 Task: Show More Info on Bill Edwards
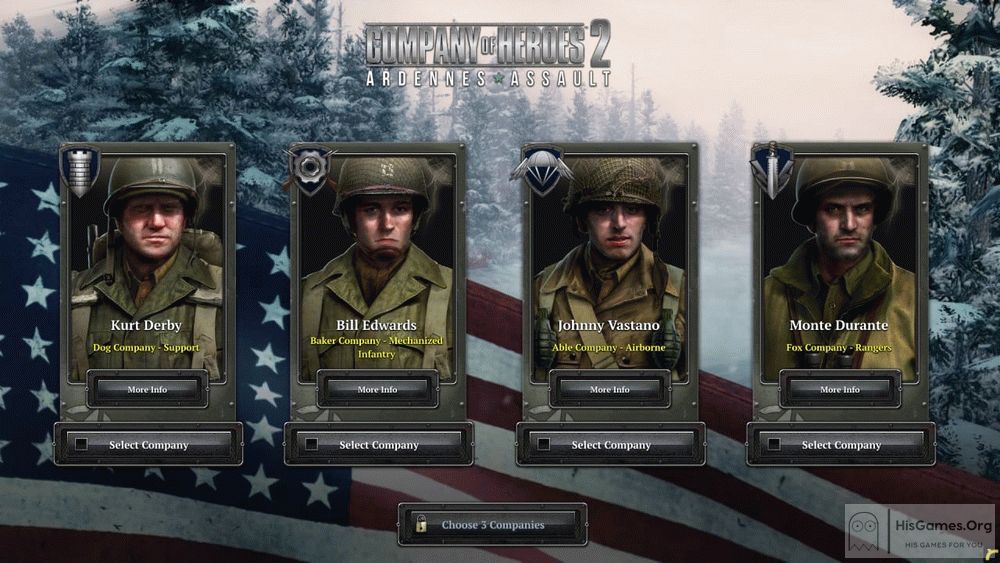(377, 389)
